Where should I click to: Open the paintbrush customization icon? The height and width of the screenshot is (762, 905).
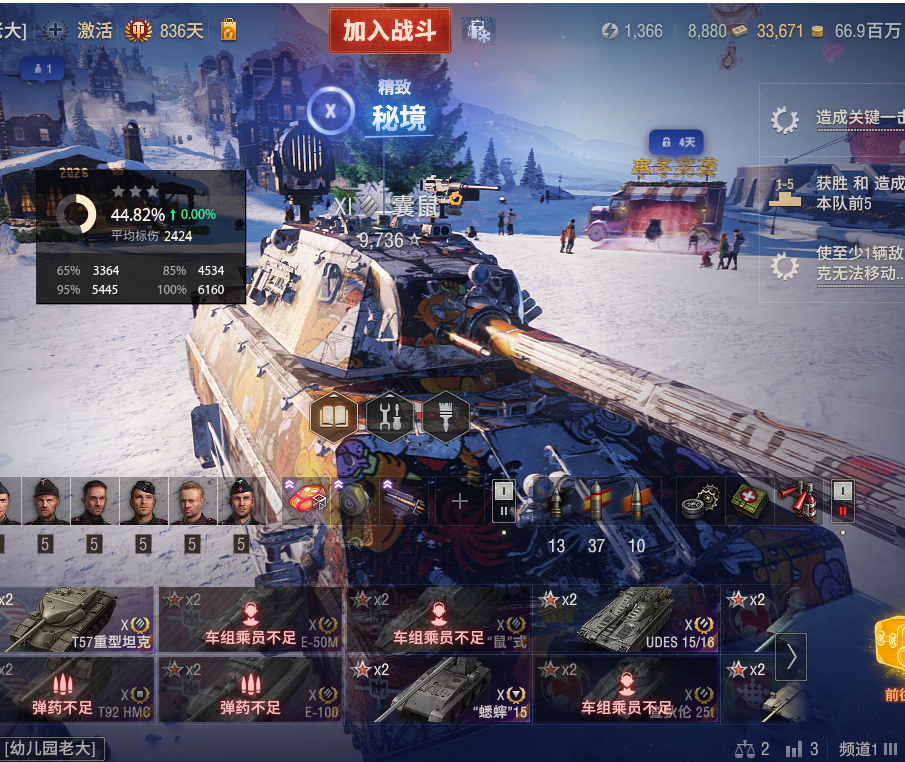coord(446,417)
